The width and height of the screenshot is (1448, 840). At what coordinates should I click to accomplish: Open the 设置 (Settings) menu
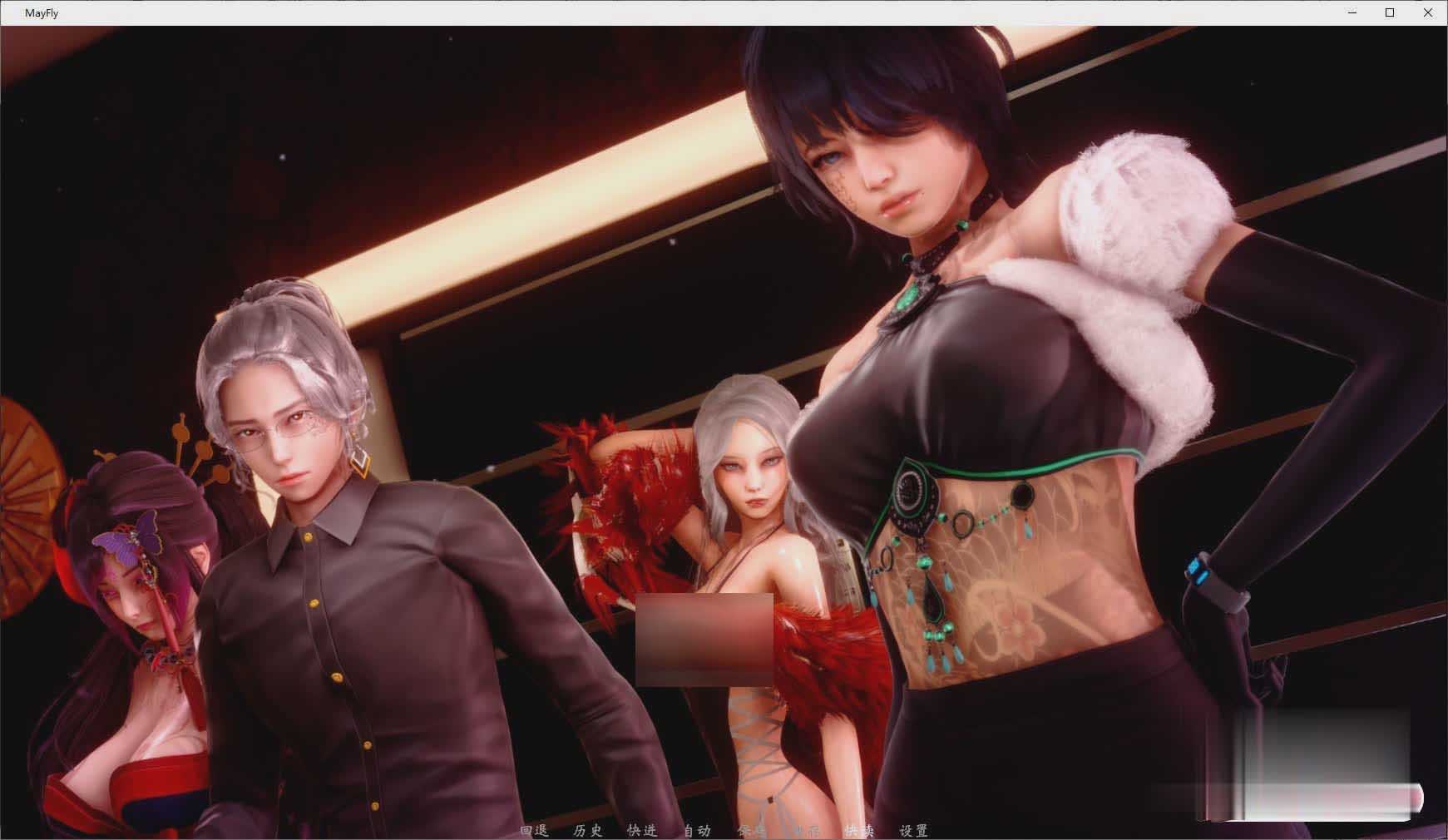click(x=912, y=830)
